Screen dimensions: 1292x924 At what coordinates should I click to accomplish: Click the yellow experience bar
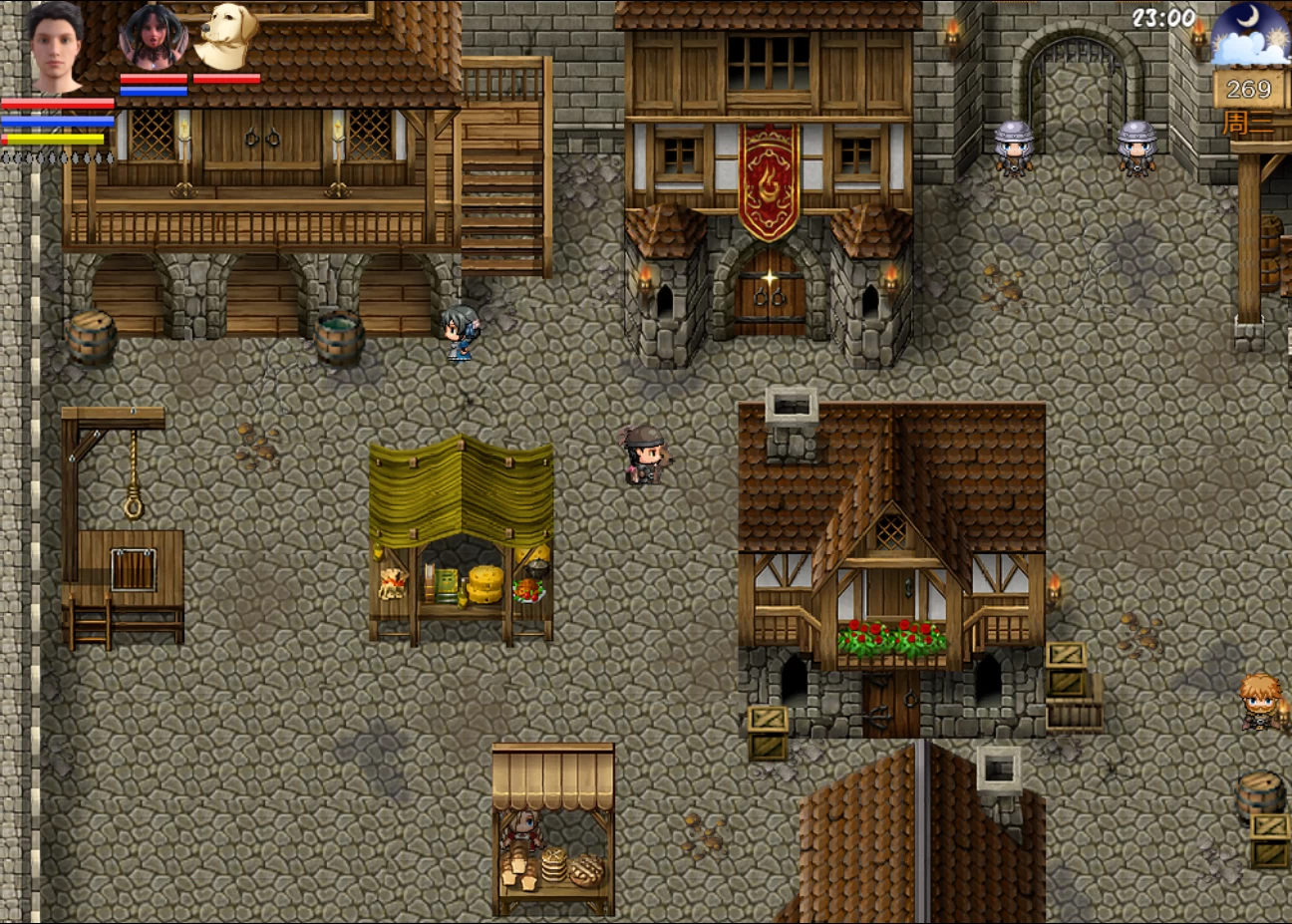click(55, 140)
